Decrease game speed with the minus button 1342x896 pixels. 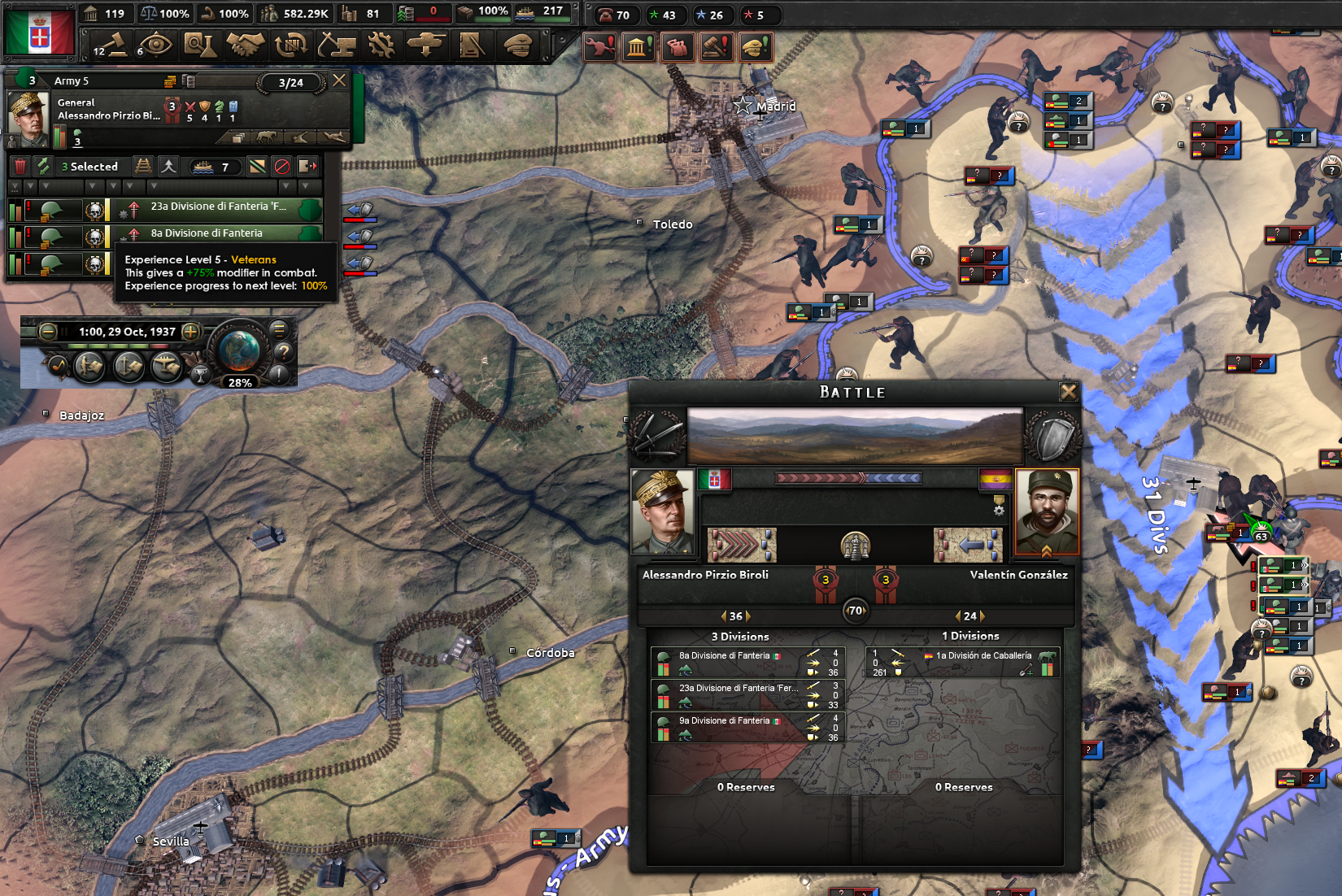click(x=48, y=331)
